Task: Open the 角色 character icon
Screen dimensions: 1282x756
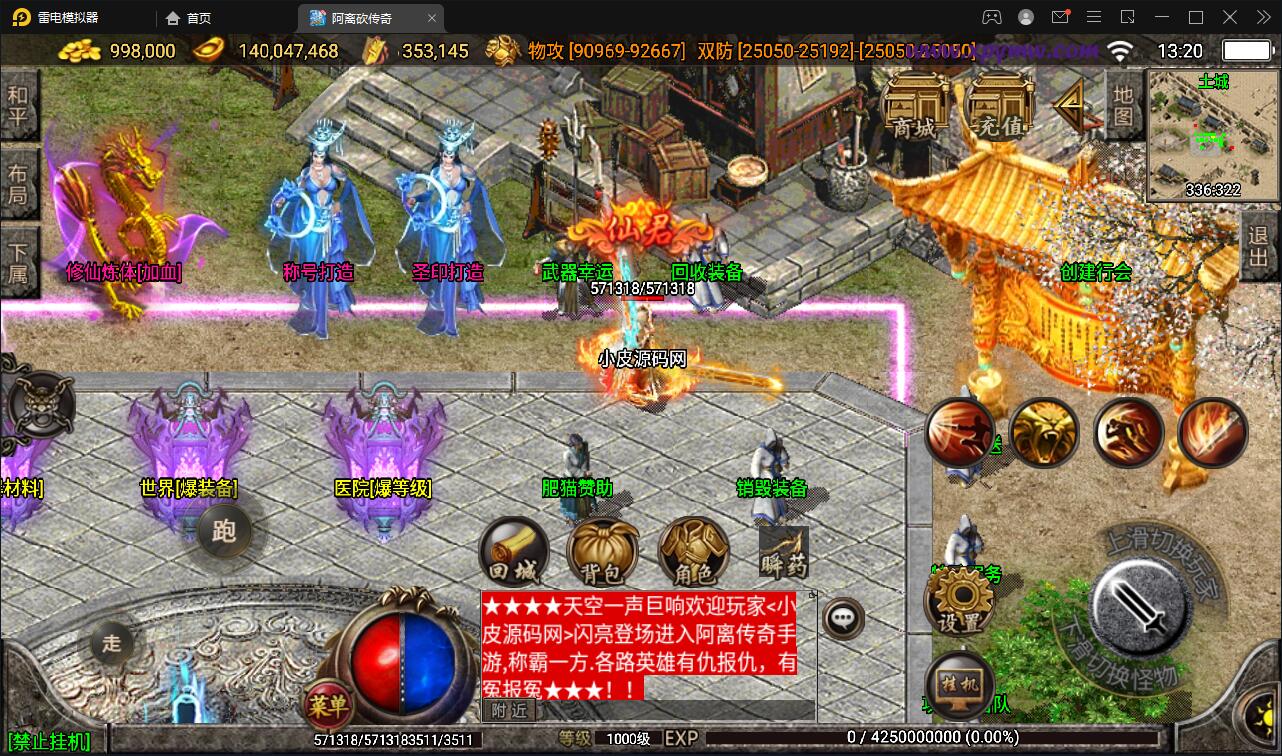Action: (x=692, y=548)
